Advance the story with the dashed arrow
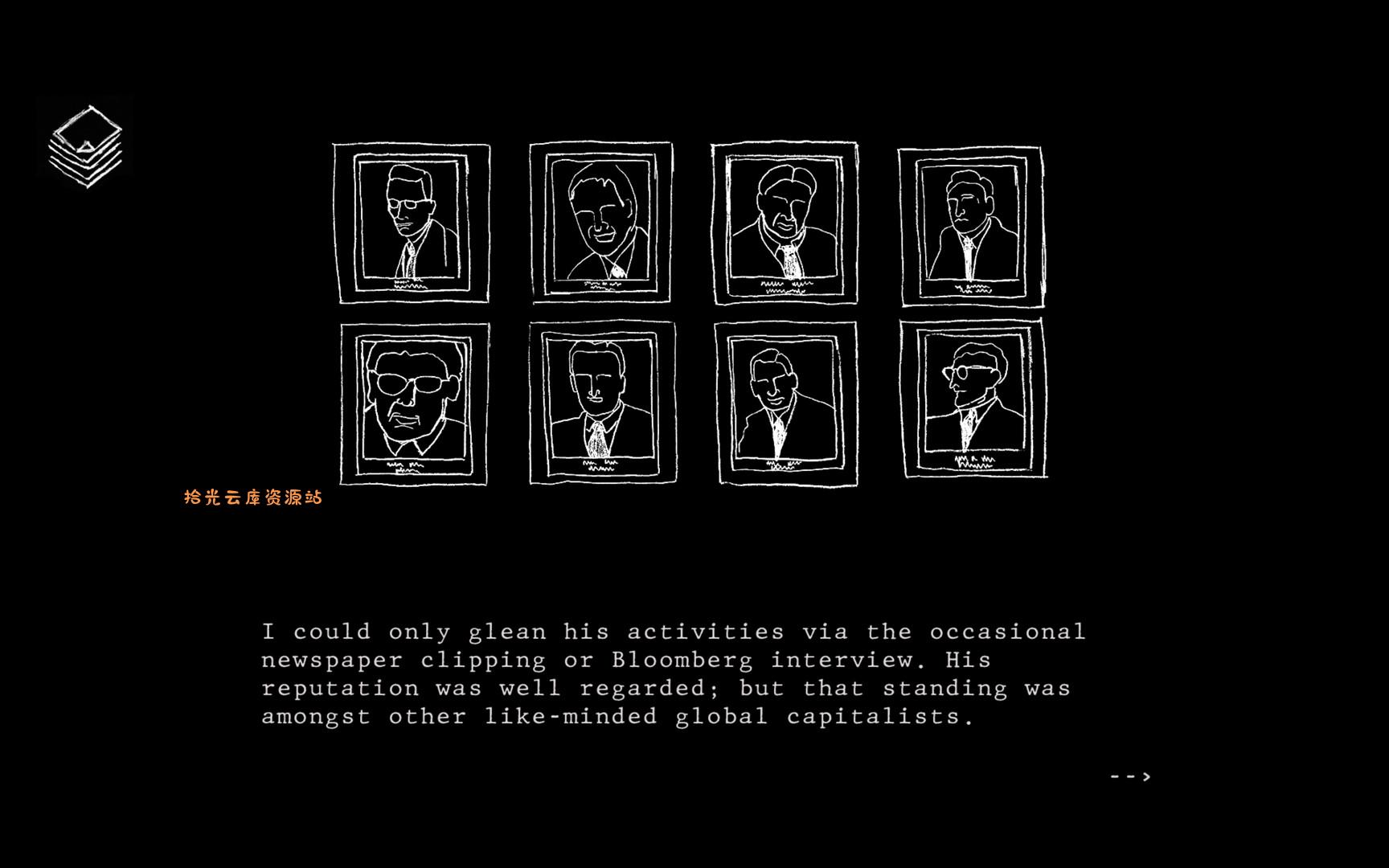This screenshot has height=868, width=1389. tap(1132, 776)
